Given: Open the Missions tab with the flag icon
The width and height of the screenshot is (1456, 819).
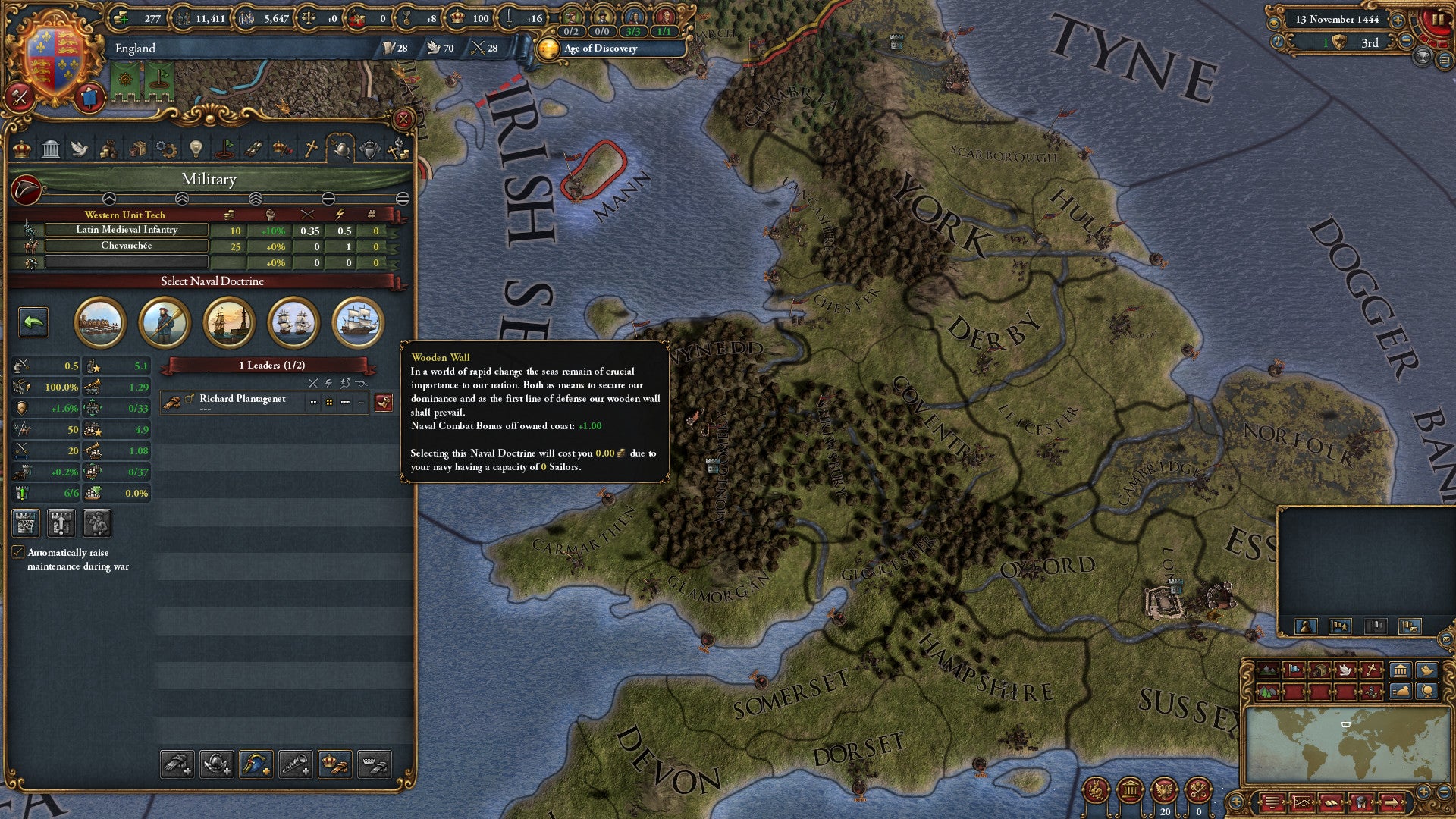Looking at the screenshot, I should (224, 150).
